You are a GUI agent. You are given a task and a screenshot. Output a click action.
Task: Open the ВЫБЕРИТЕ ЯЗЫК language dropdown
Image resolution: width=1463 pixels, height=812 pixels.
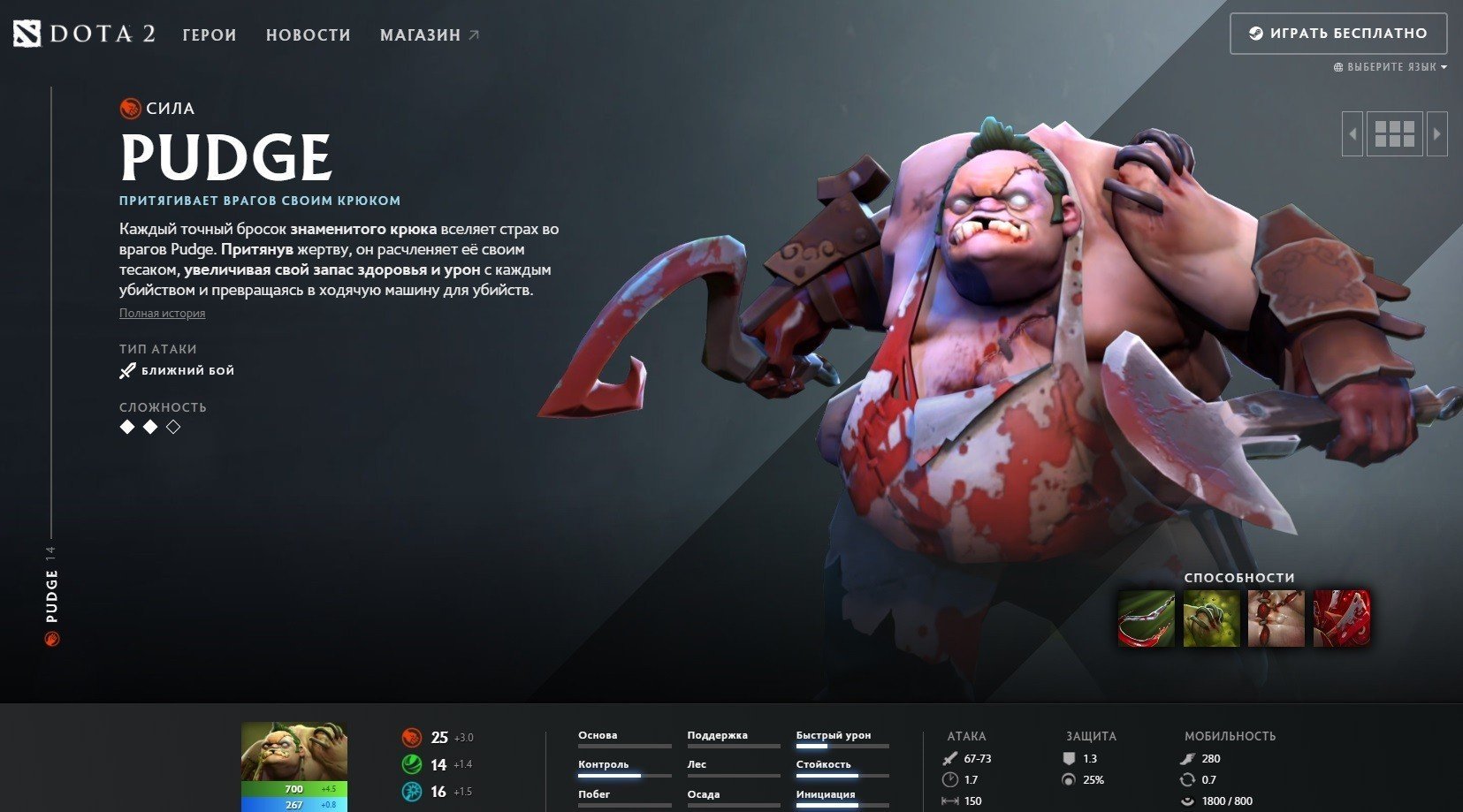[x=1391, y=67]
